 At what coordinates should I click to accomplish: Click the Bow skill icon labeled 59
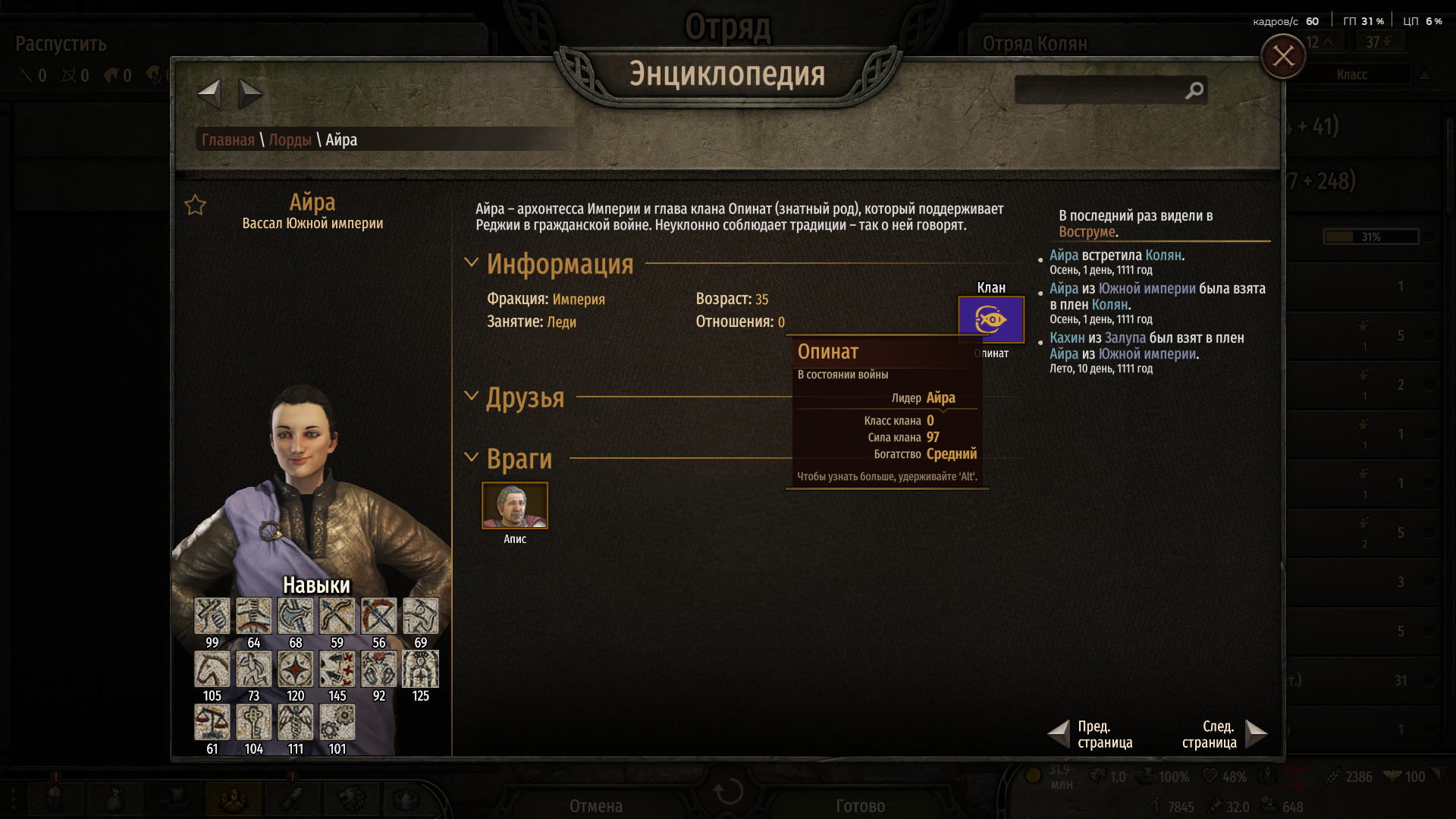(x=337, y=616)
